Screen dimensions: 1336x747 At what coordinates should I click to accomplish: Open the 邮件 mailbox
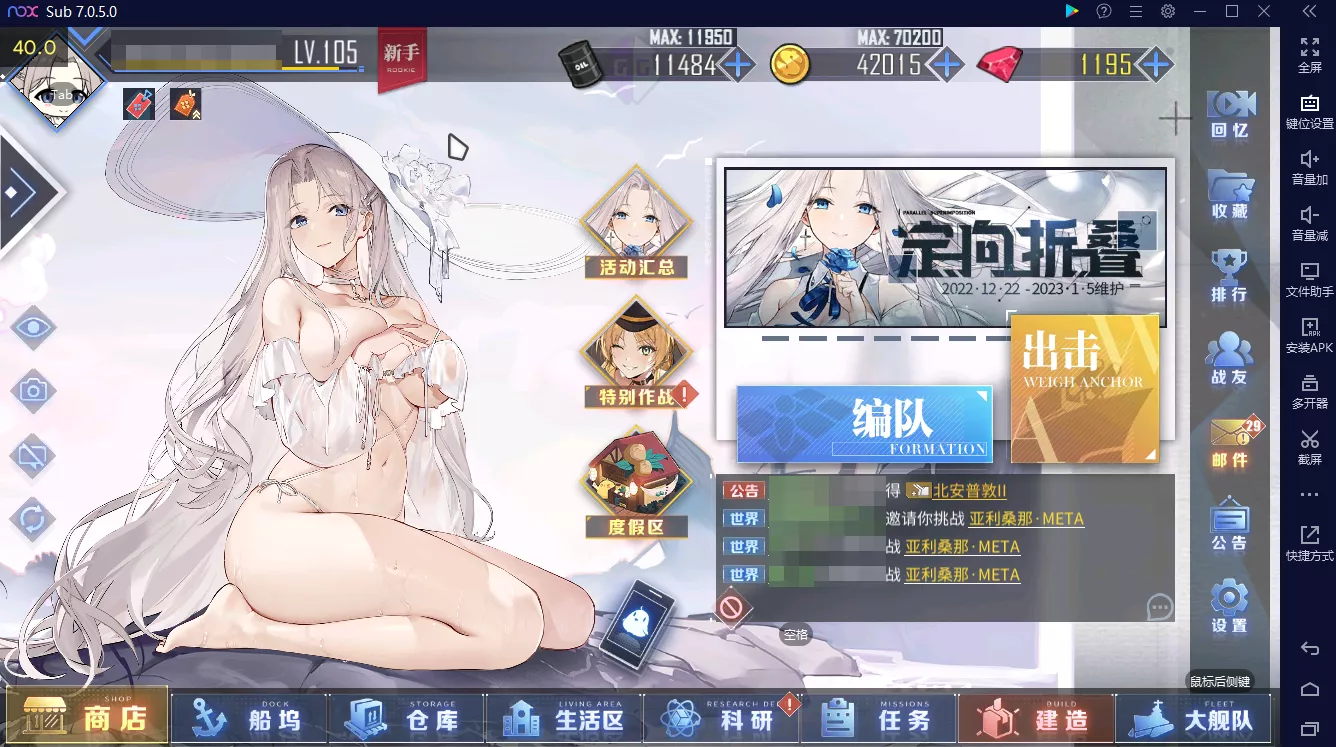point(1230,443)
